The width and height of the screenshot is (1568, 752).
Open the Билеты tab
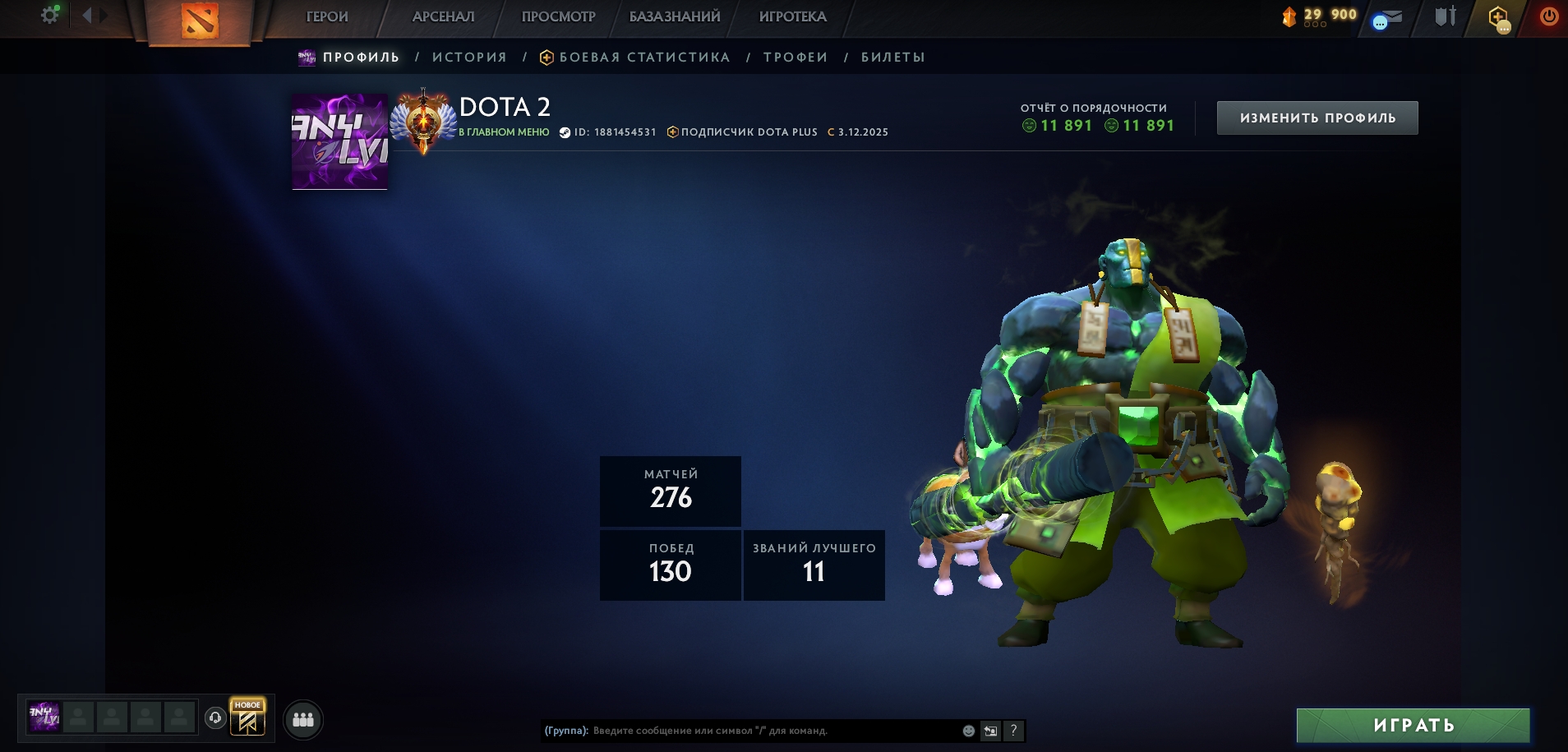(x=892, y=58)
